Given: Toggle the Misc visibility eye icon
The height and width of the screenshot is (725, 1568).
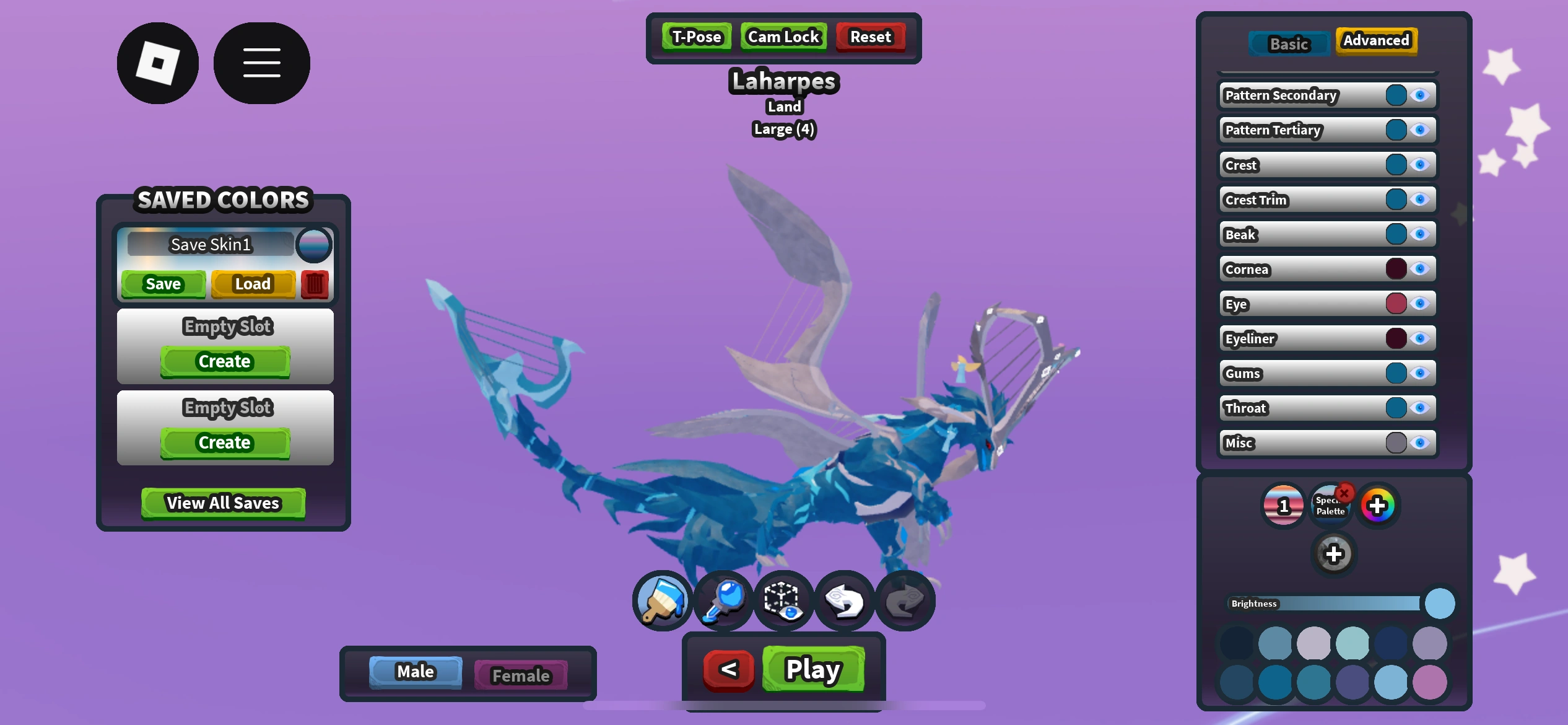Looking at the screenshot, I should [x=1421, y=442].
